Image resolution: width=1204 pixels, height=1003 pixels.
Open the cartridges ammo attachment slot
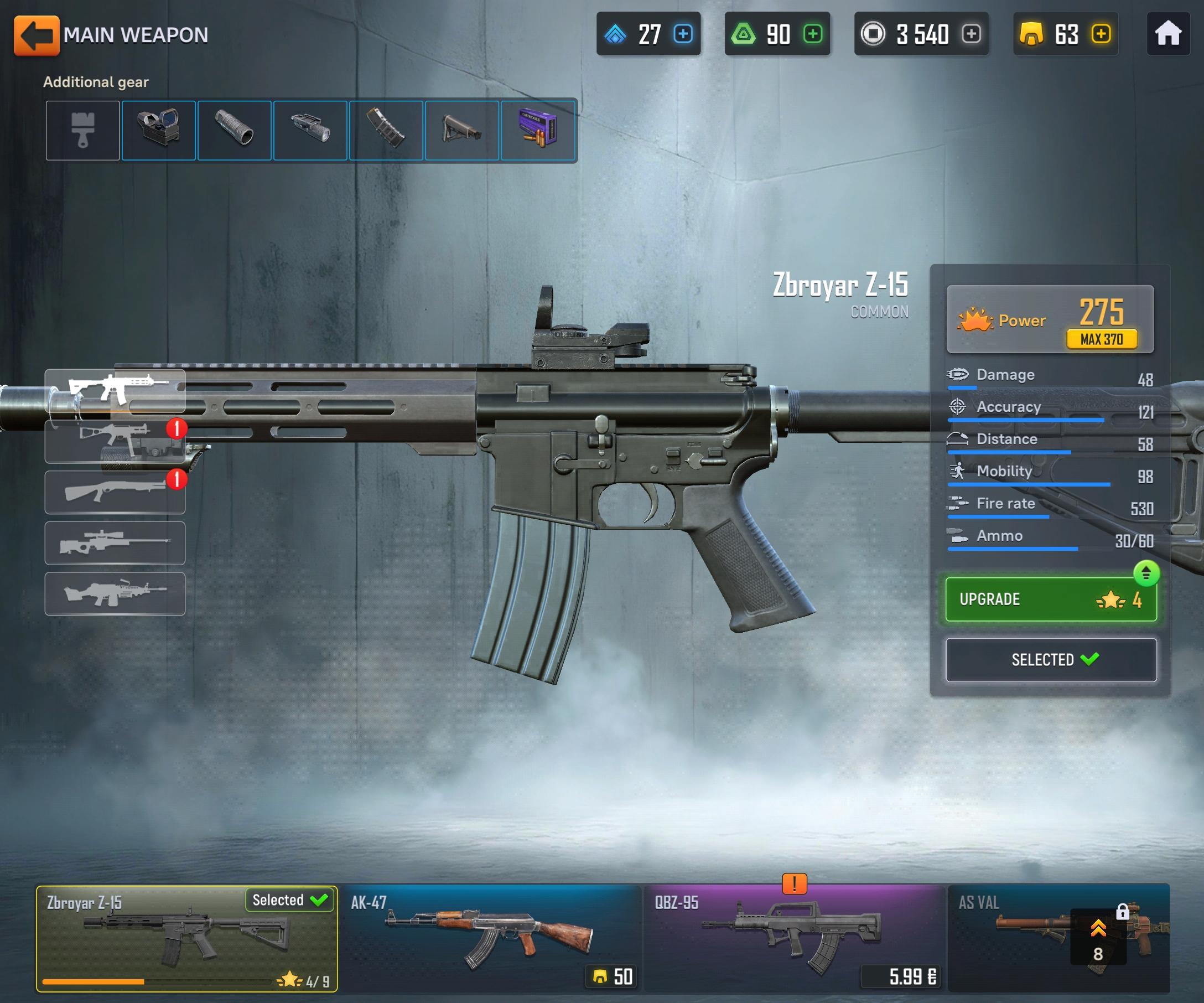(539, 130)
